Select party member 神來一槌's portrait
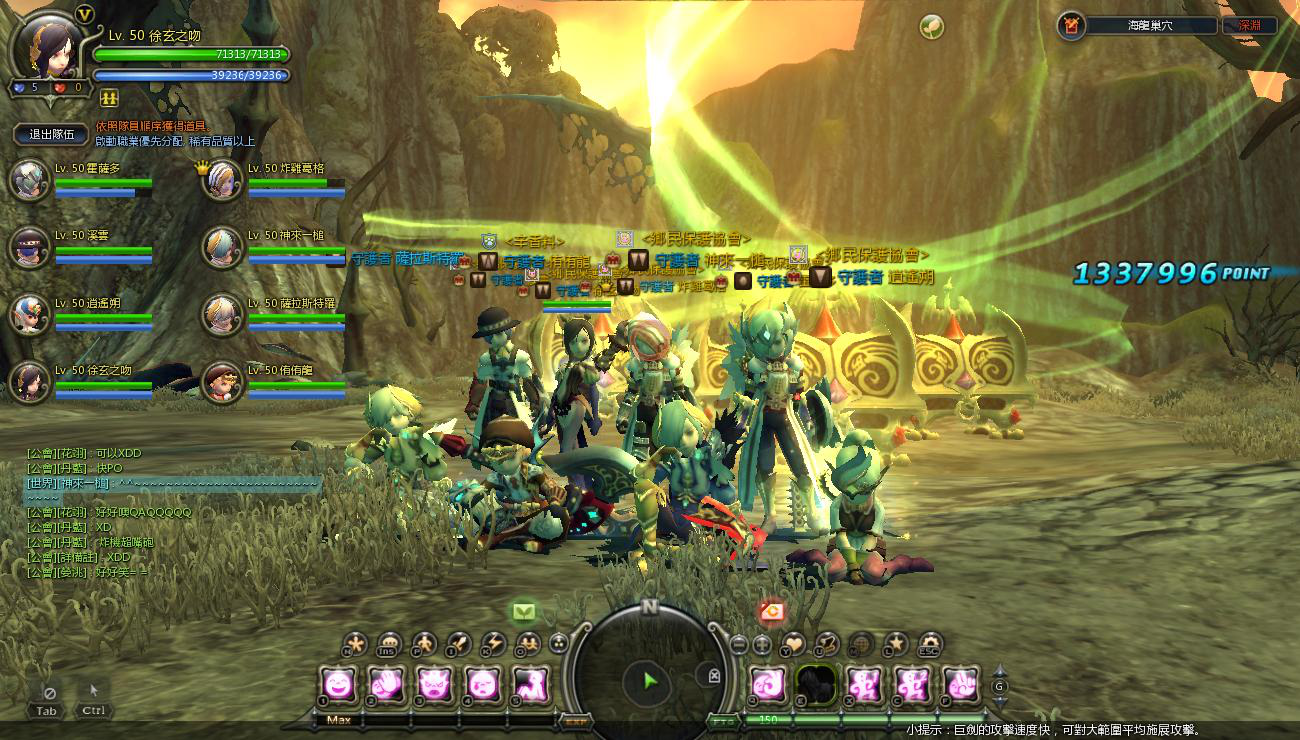This screenshot has height=740, width=1300. pyautogui.click(x=223, y=247)
